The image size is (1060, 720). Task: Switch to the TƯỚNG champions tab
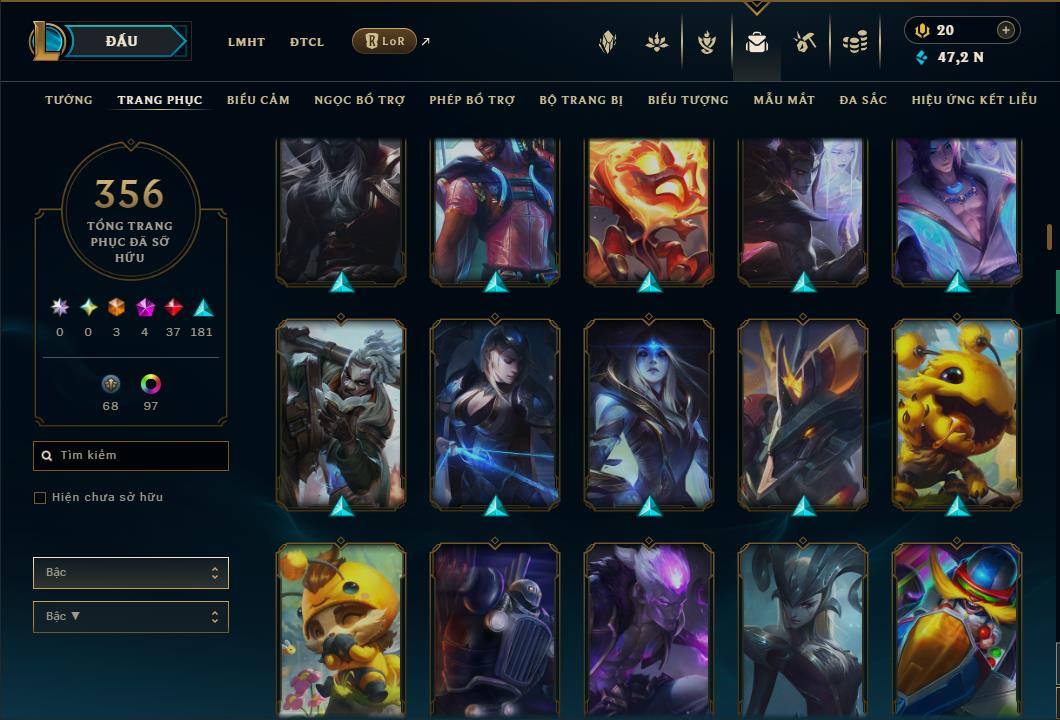point(69,100)
